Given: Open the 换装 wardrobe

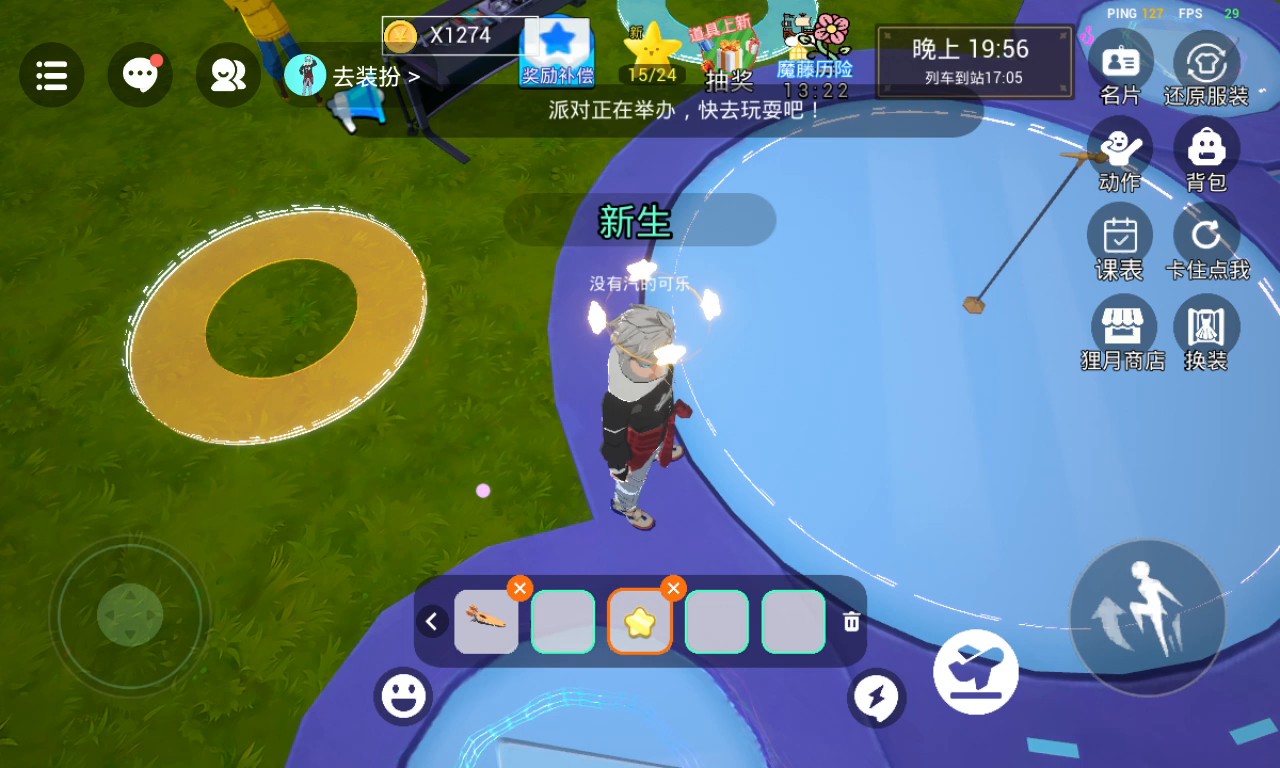Looking at the screenshot, I should click(x=1206, y=331).
